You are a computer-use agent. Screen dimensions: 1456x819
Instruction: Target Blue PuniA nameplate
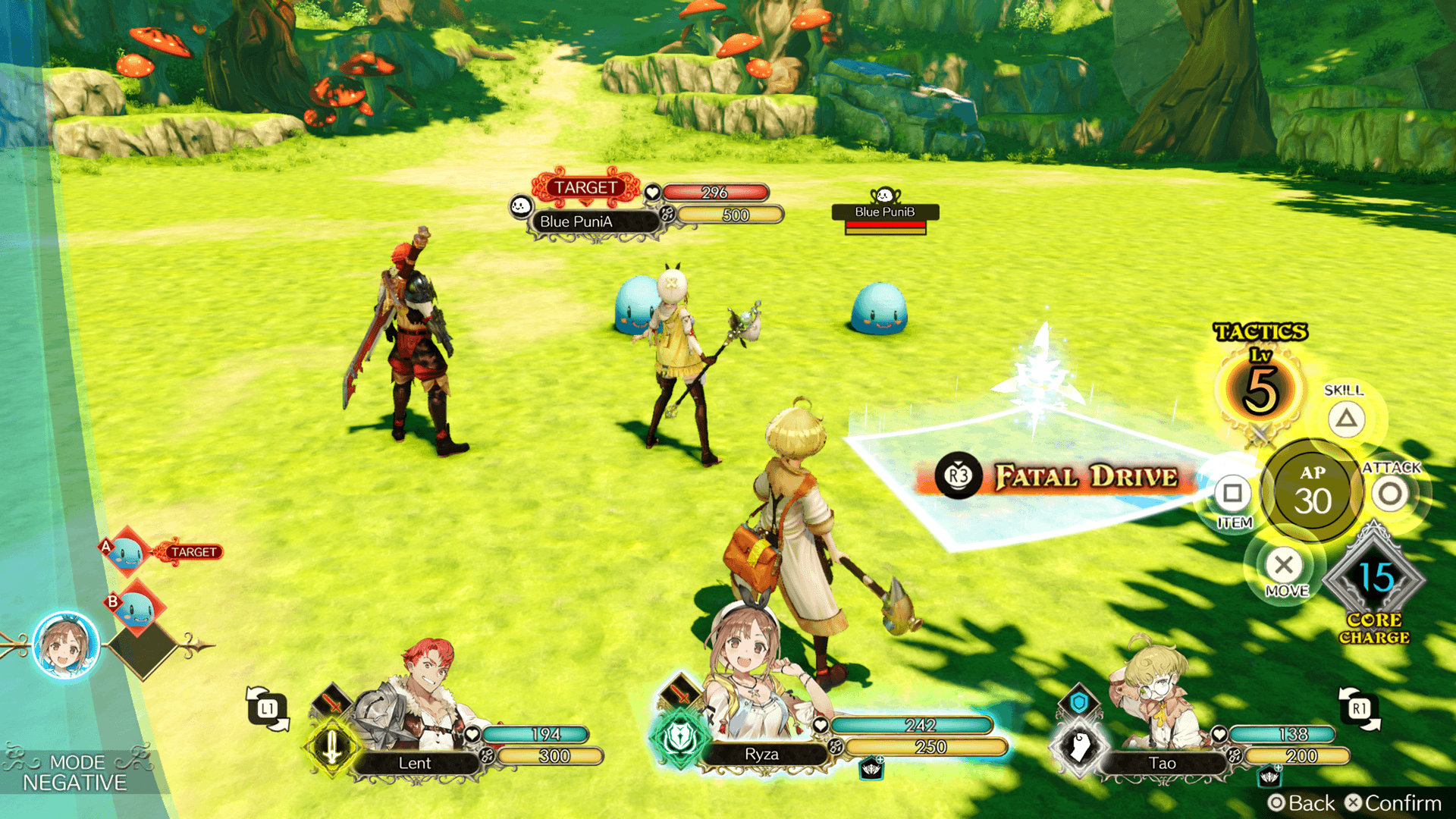[x=576, y=221]
